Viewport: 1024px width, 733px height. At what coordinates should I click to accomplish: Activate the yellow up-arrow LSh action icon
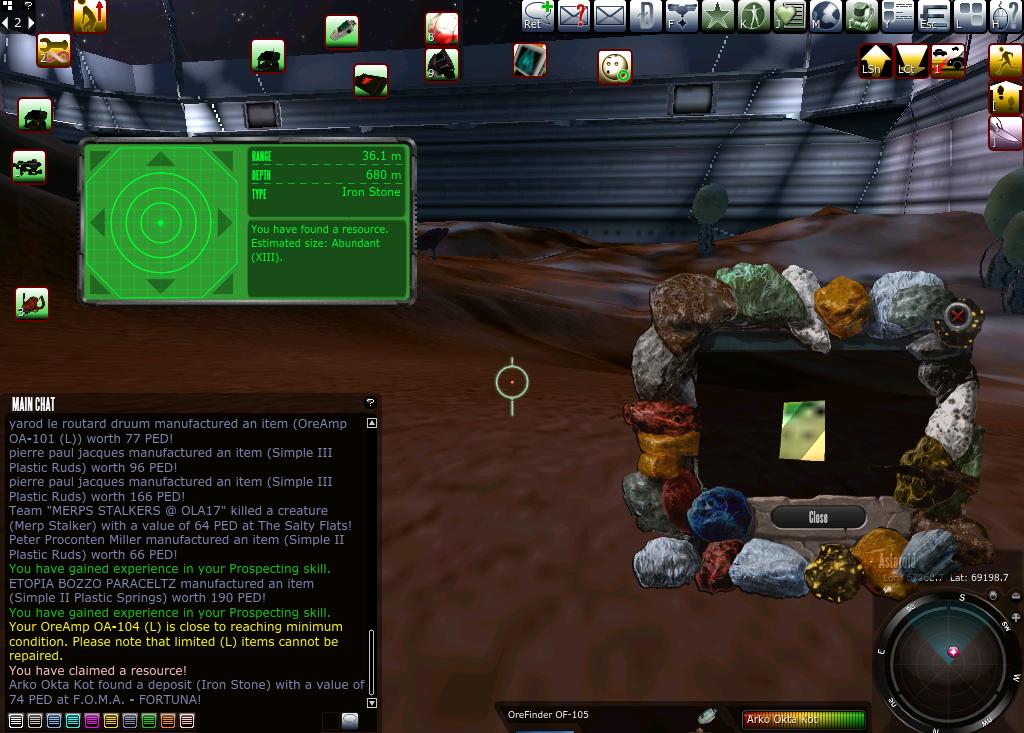(875, 60)
